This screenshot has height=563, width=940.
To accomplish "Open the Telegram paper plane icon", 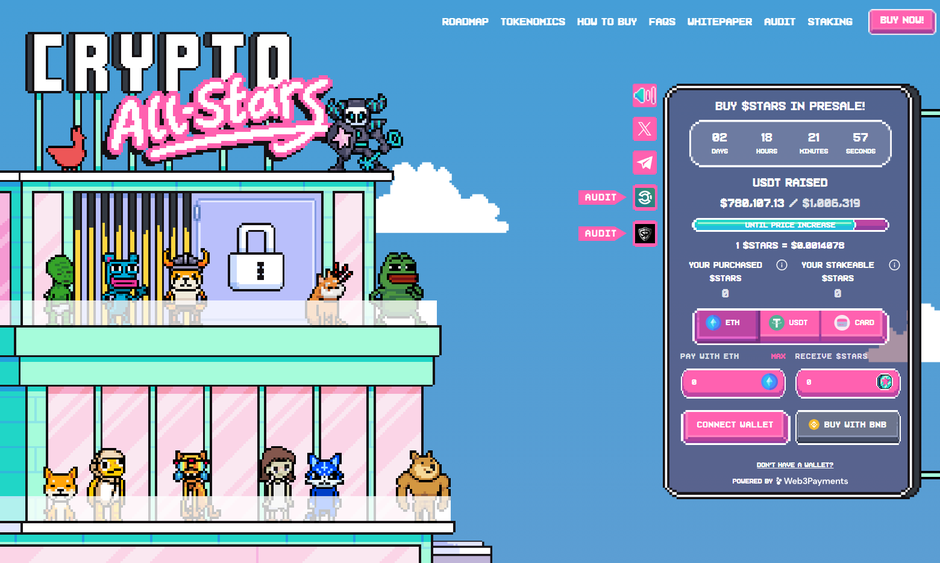I will coord(645,163).
